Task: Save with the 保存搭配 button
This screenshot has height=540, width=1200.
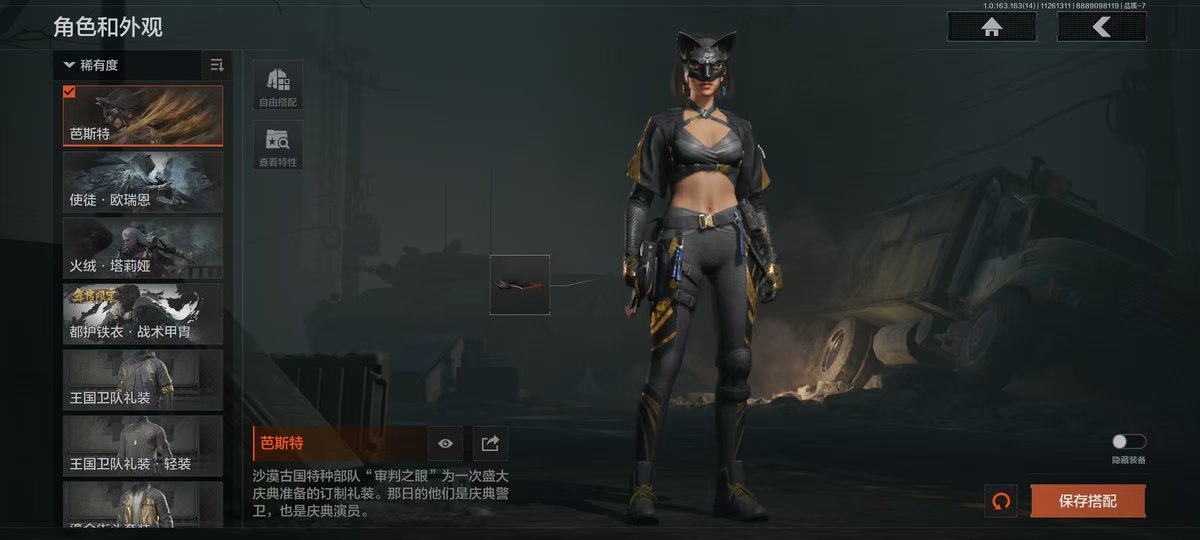Action: point(1087,501)
